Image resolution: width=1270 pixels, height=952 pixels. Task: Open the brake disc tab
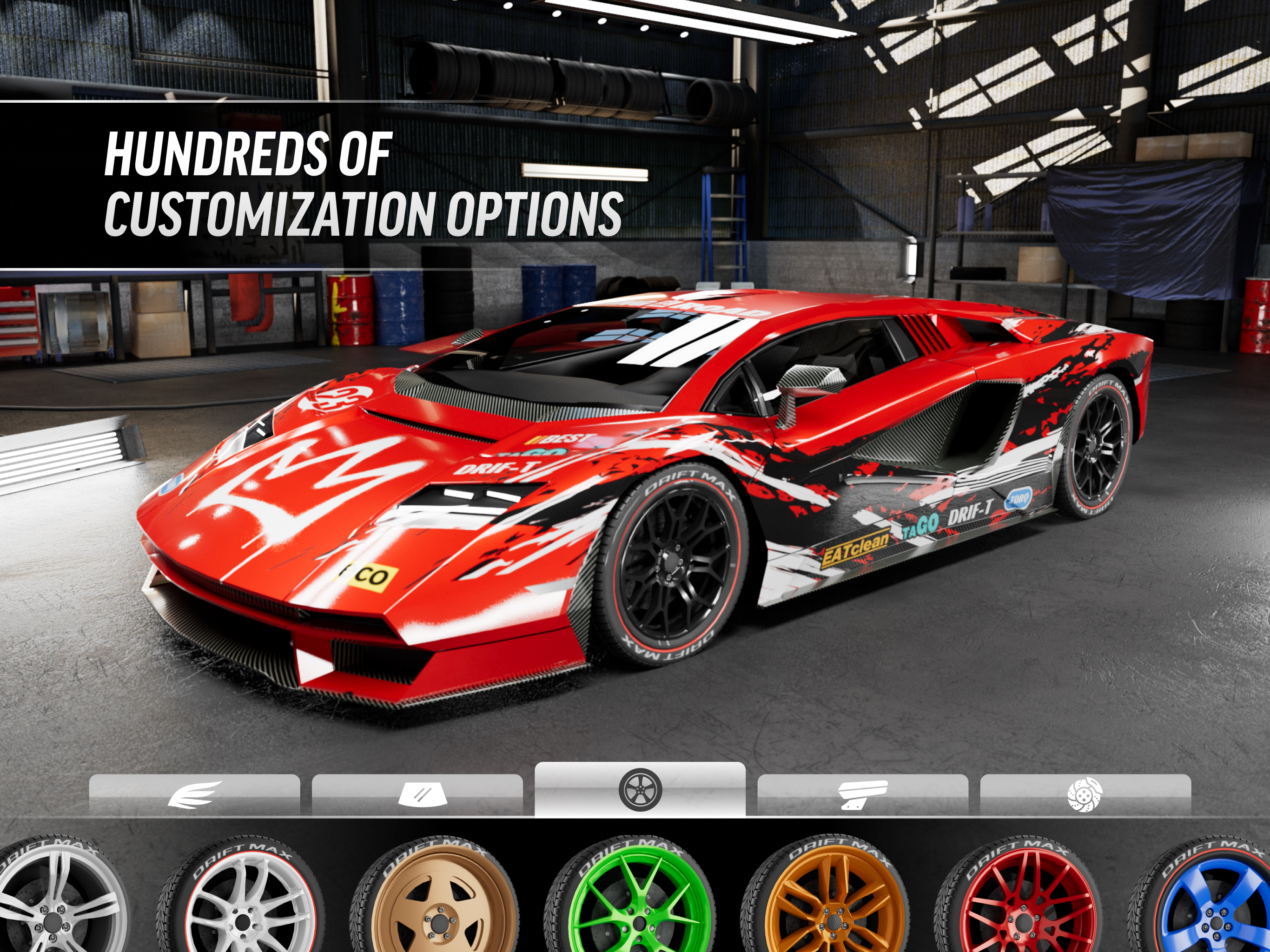[1085, 795]
